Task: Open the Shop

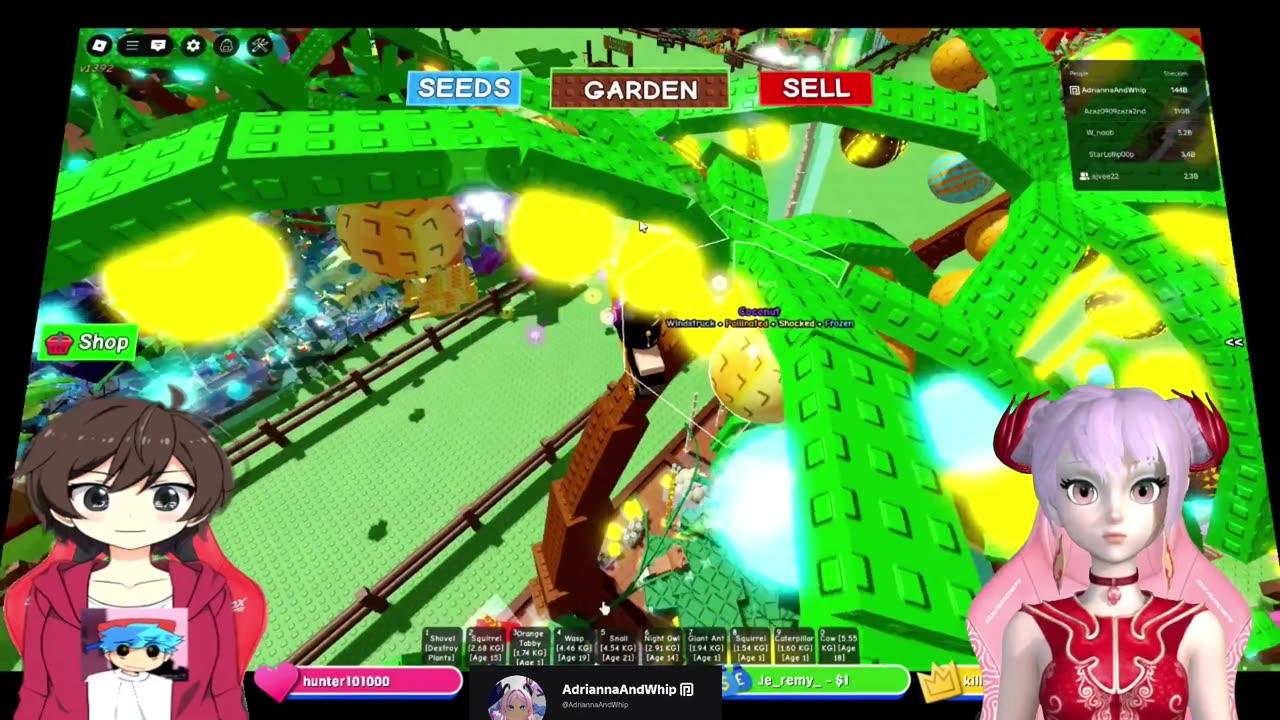Action: tap(90, 342)
